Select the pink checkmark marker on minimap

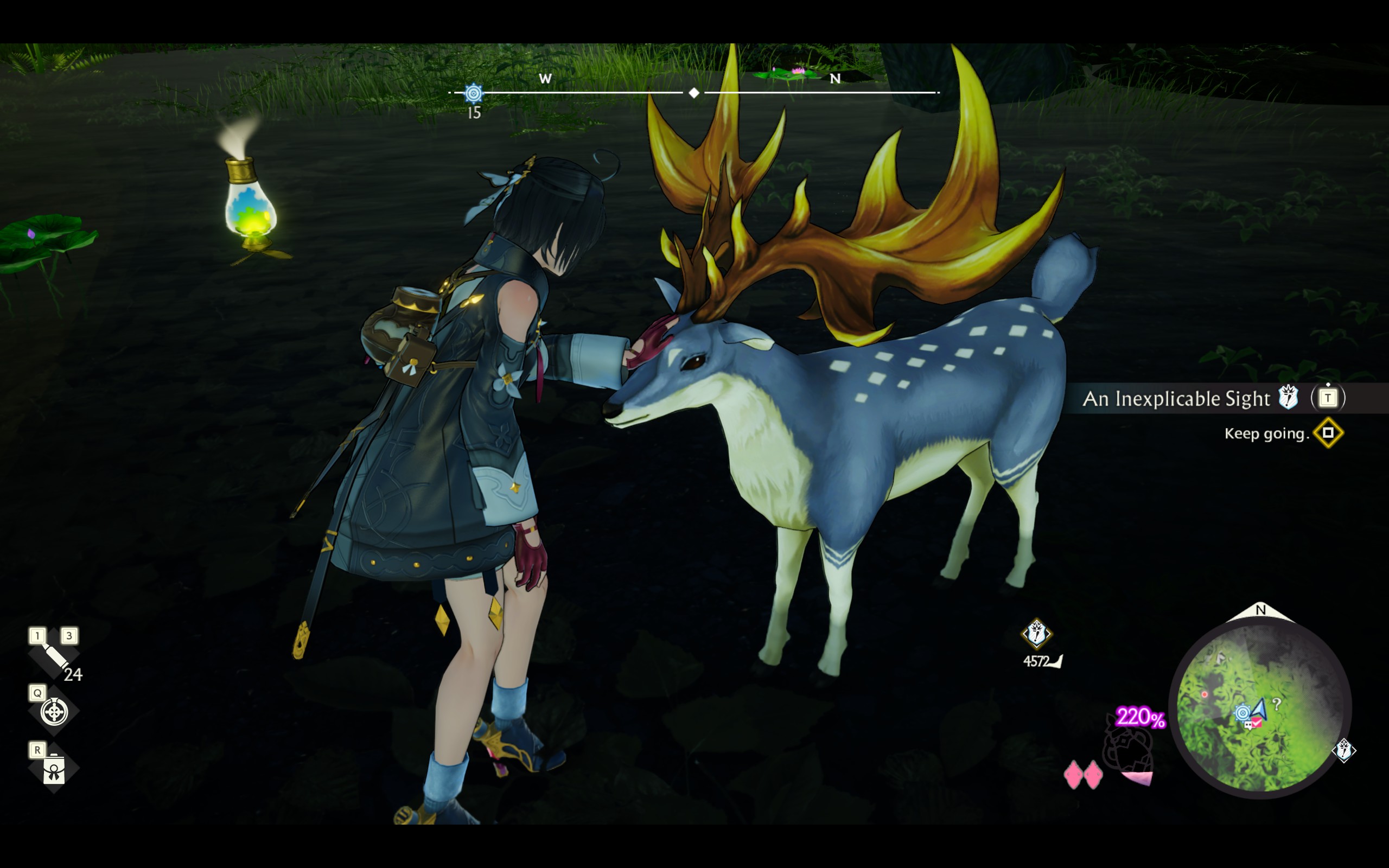coord(1257,723)
